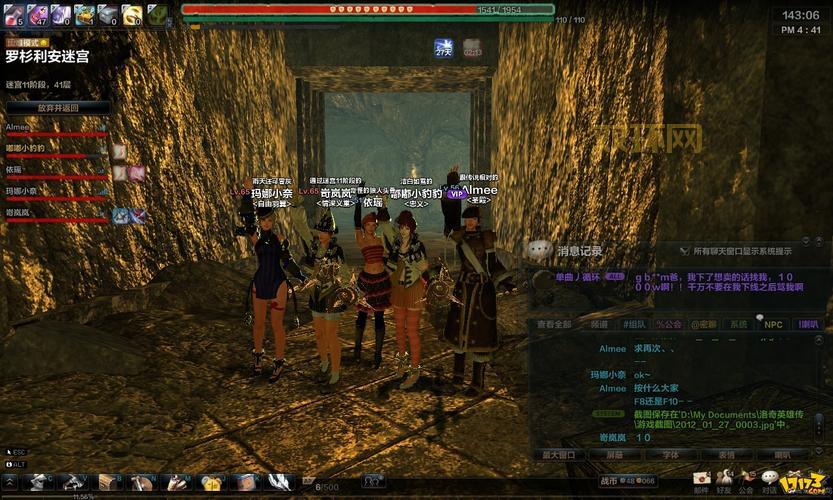Open the 表情 (emoticon) picker

(726, 454)
